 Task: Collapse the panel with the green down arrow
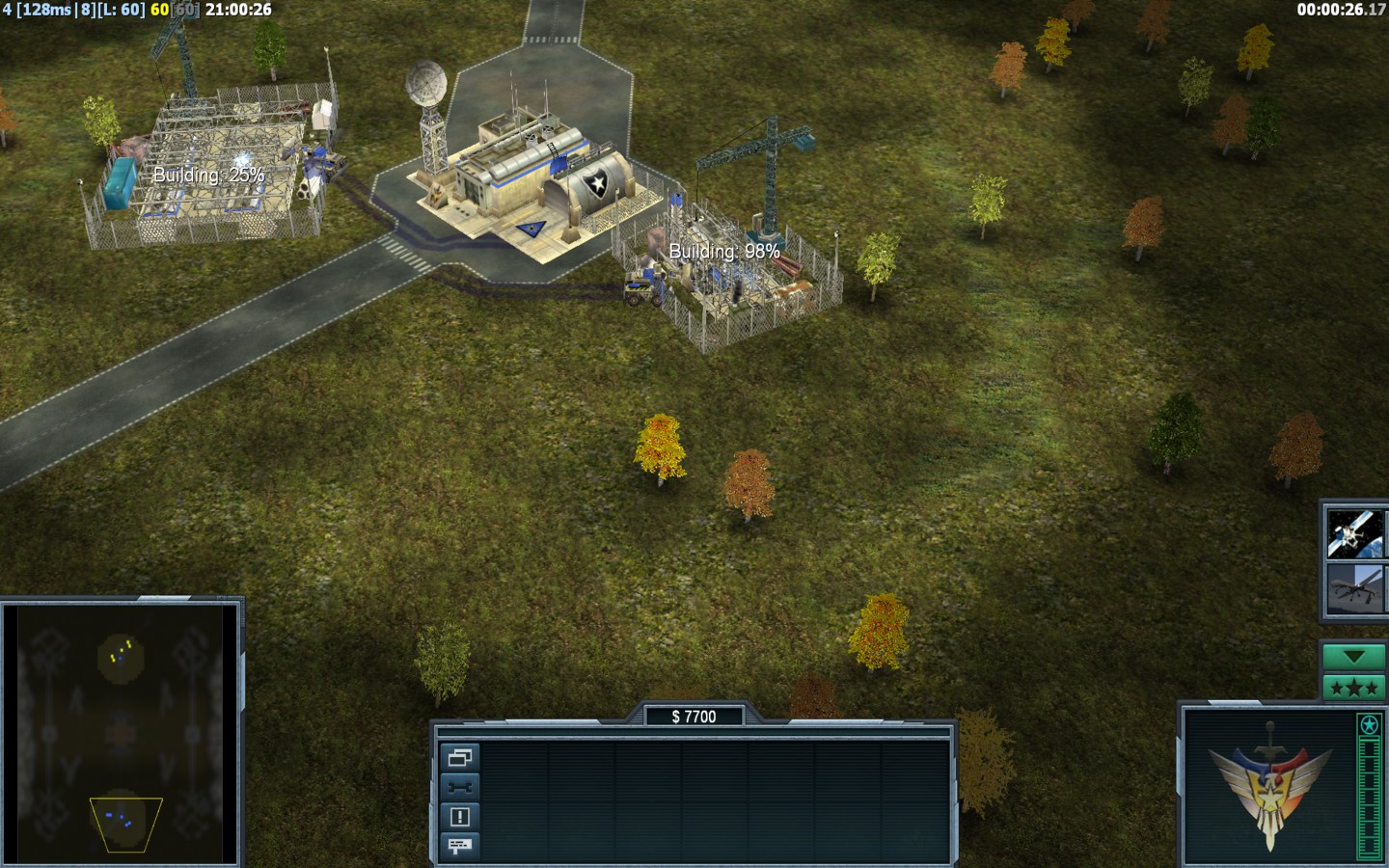1353,657
